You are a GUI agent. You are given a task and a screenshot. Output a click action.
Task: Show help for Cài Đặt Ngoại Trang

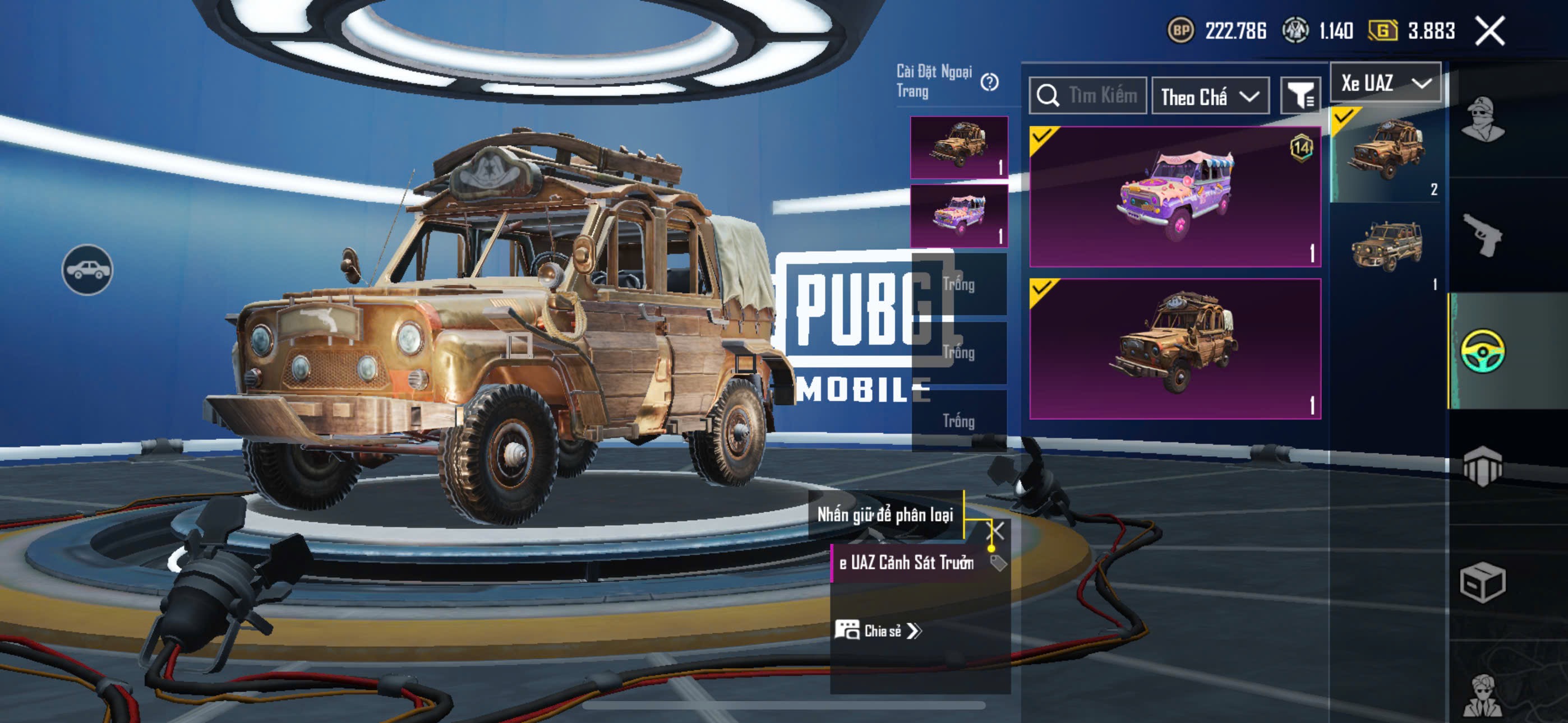point(990,82)
